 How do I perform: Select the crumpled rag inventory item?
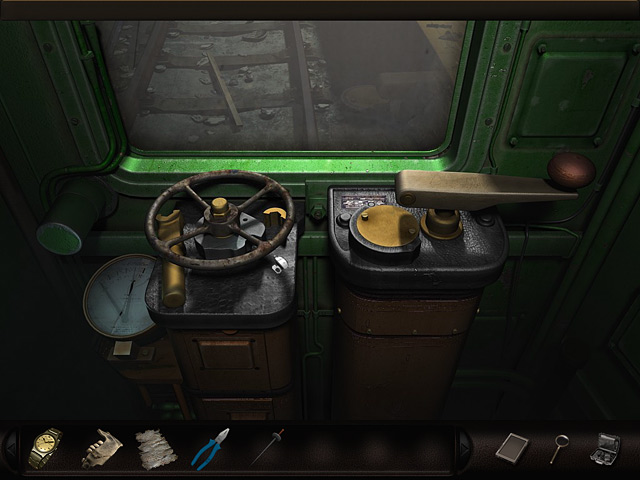(155, 447)
